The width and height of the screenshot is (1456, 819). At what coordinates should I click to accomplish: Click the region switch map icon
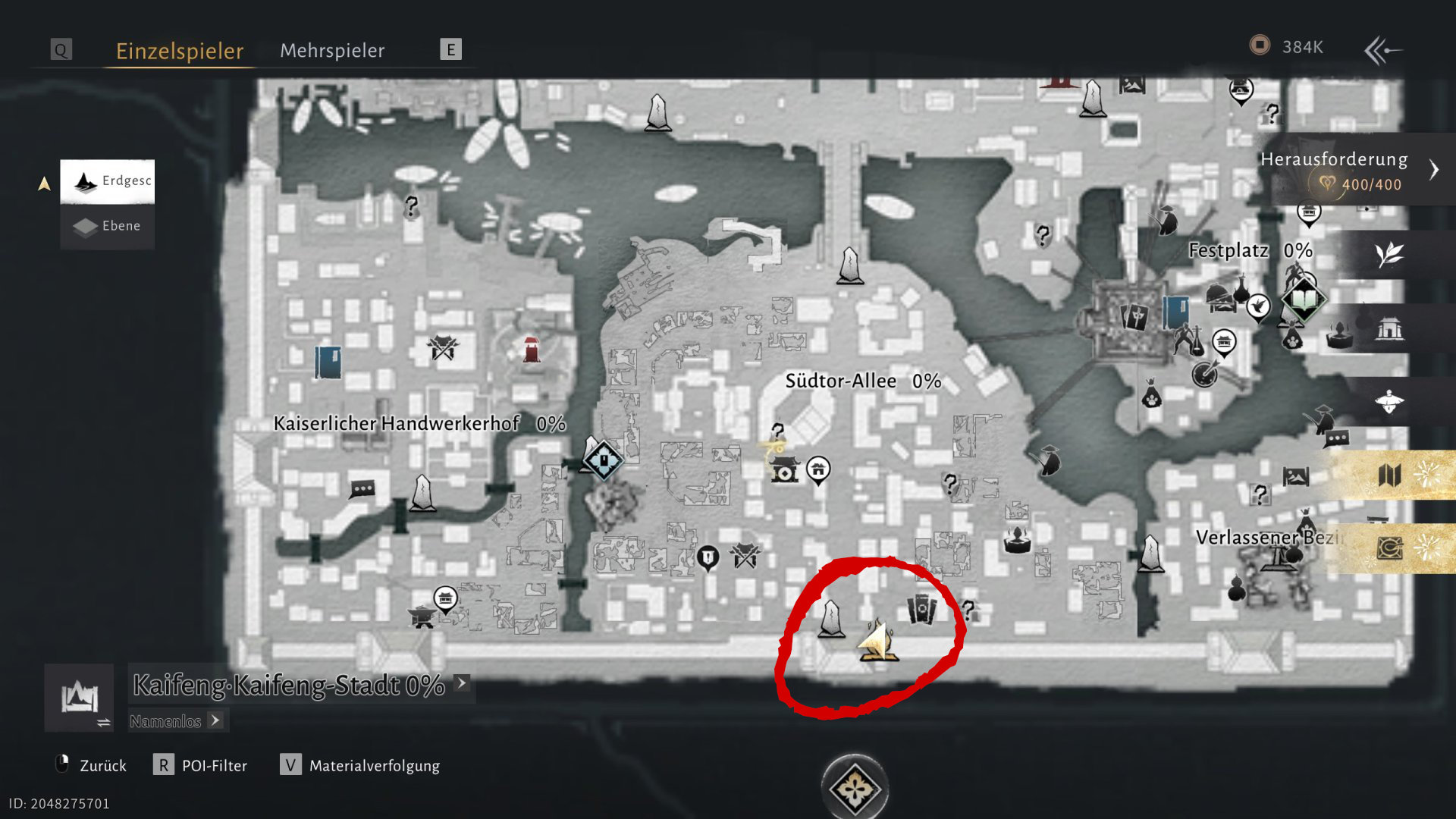coord(80,698)
